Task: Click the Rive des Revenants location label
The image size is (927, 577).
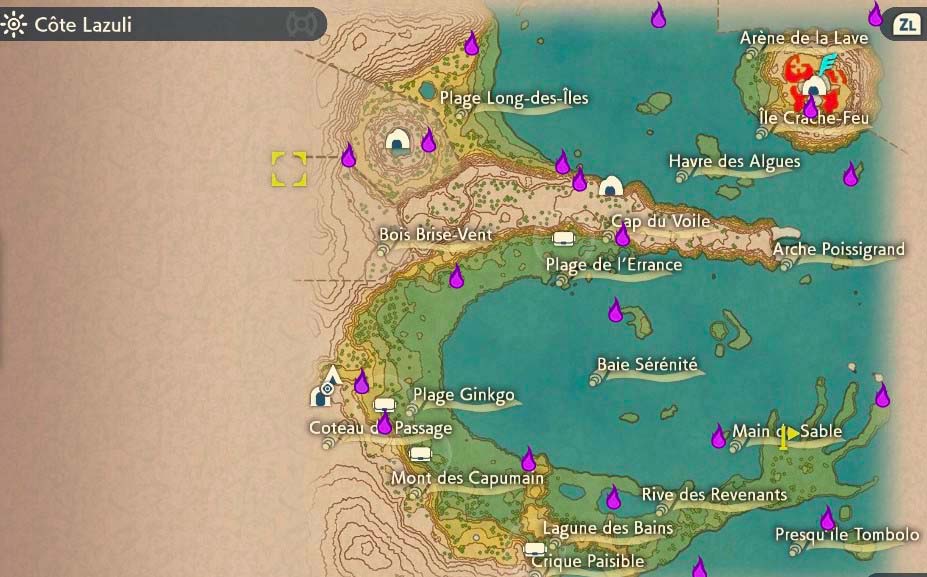Action: click(x=714, y=494)
